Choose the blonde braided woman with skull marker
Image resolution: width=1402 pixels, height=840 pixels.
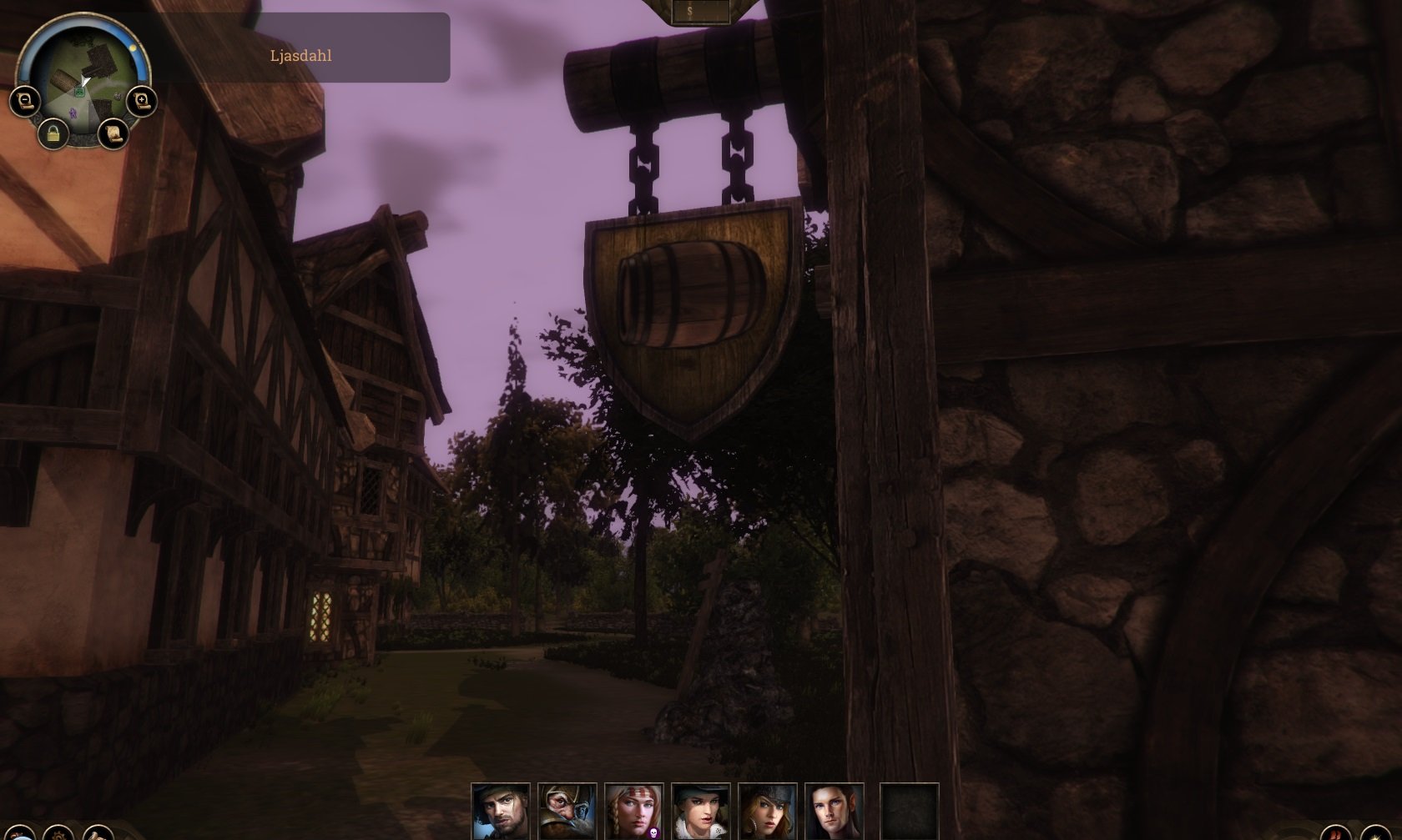coord(633,811)
